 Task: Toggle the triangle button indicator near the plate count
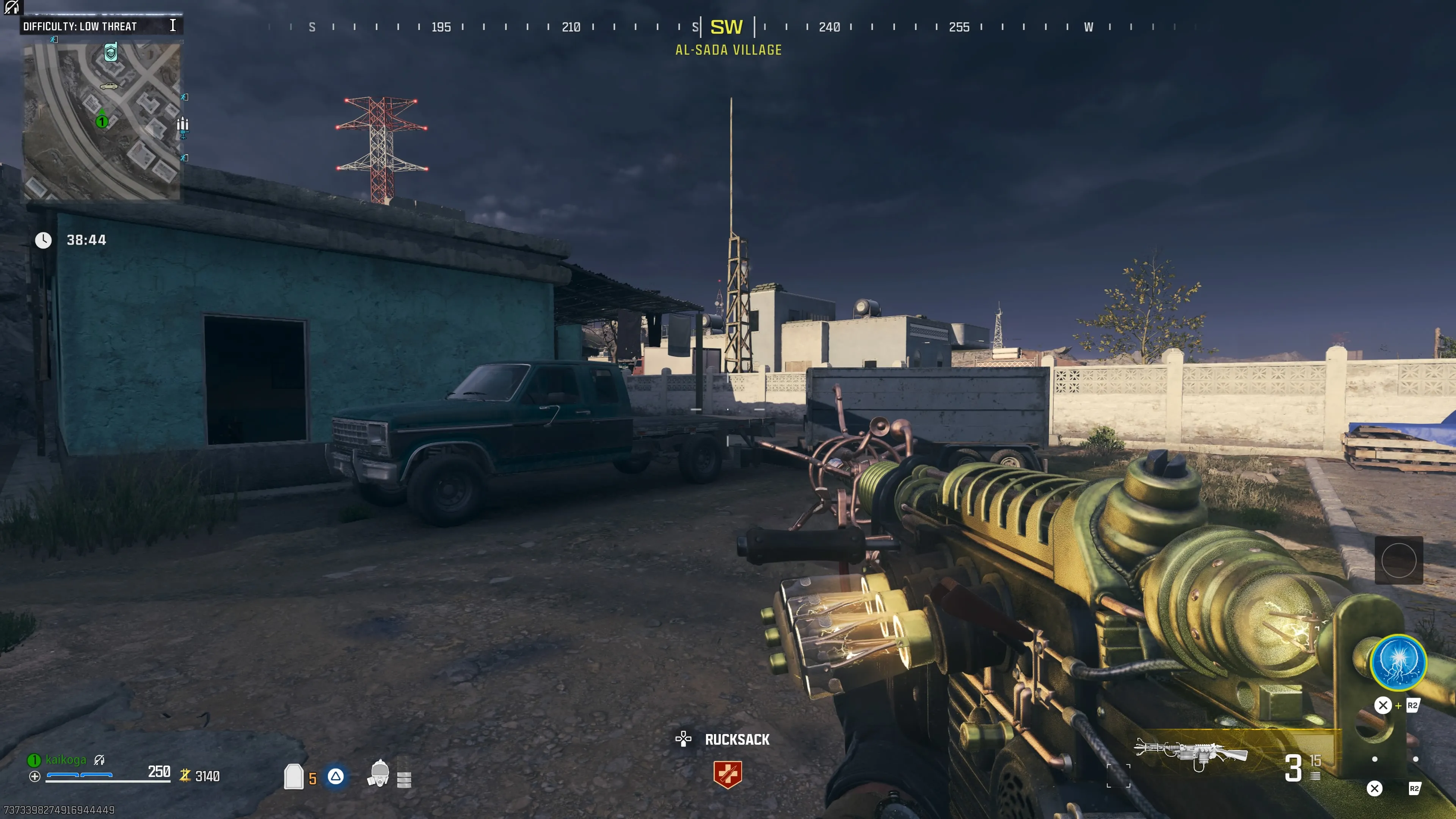[336, 777]
